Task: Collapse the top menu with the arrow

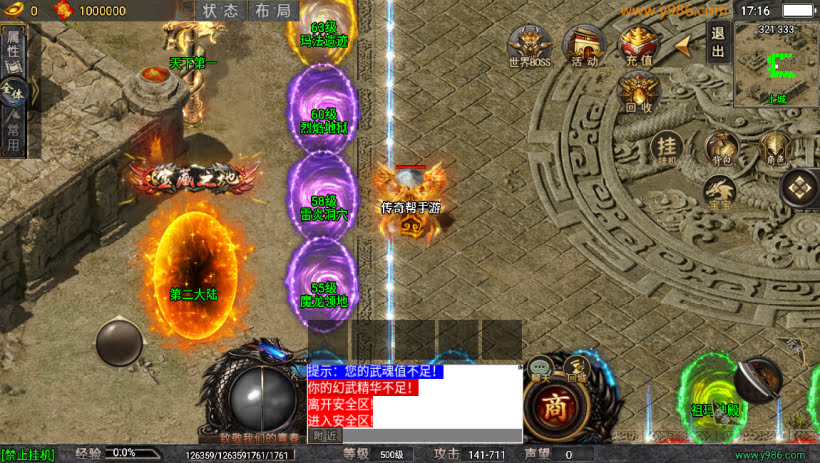Action: tap(684, 46)
